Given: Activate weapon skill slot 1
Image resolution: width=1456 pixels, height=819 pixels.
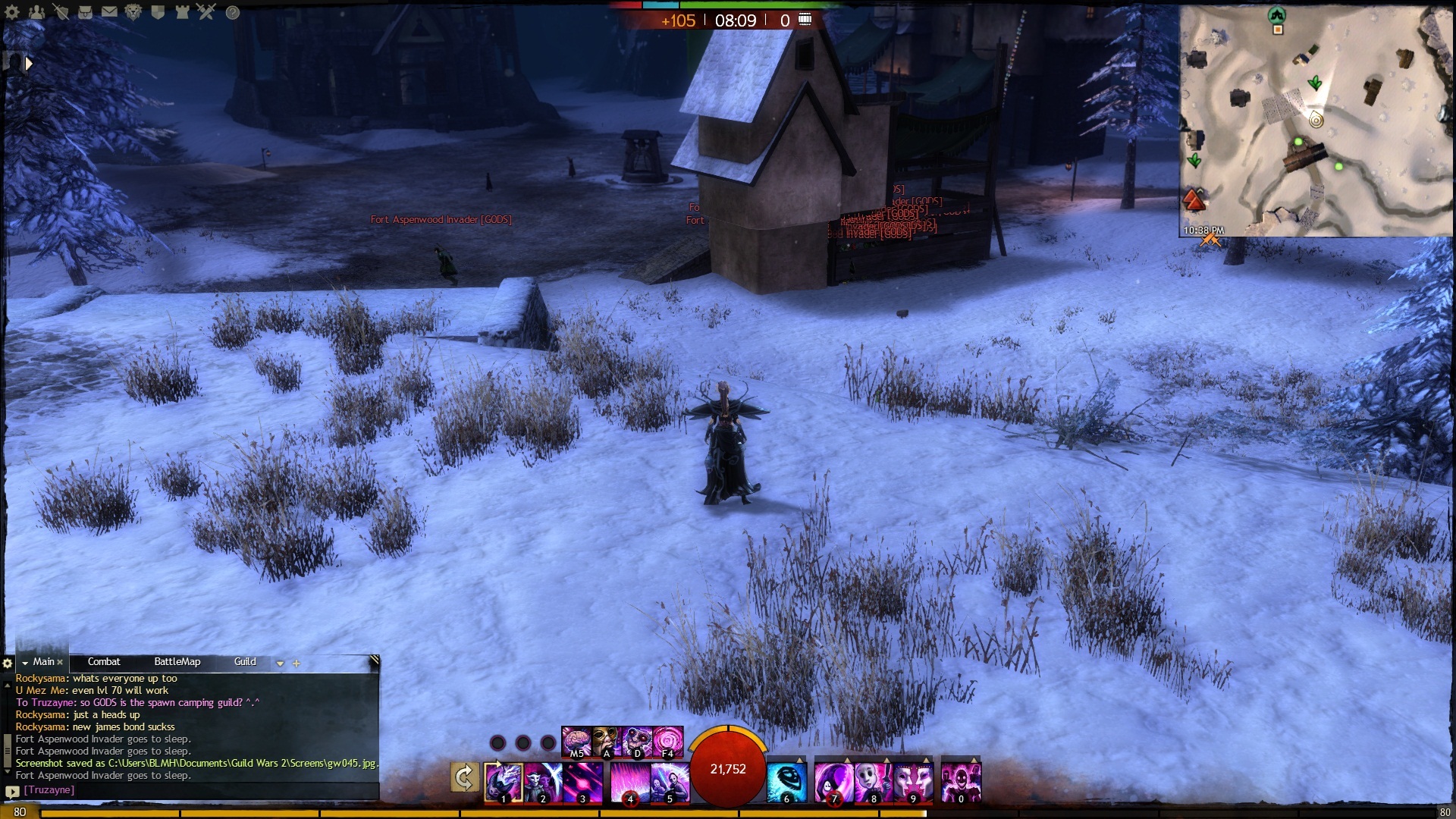Looking at the screenshot, I should pos(504,783).
